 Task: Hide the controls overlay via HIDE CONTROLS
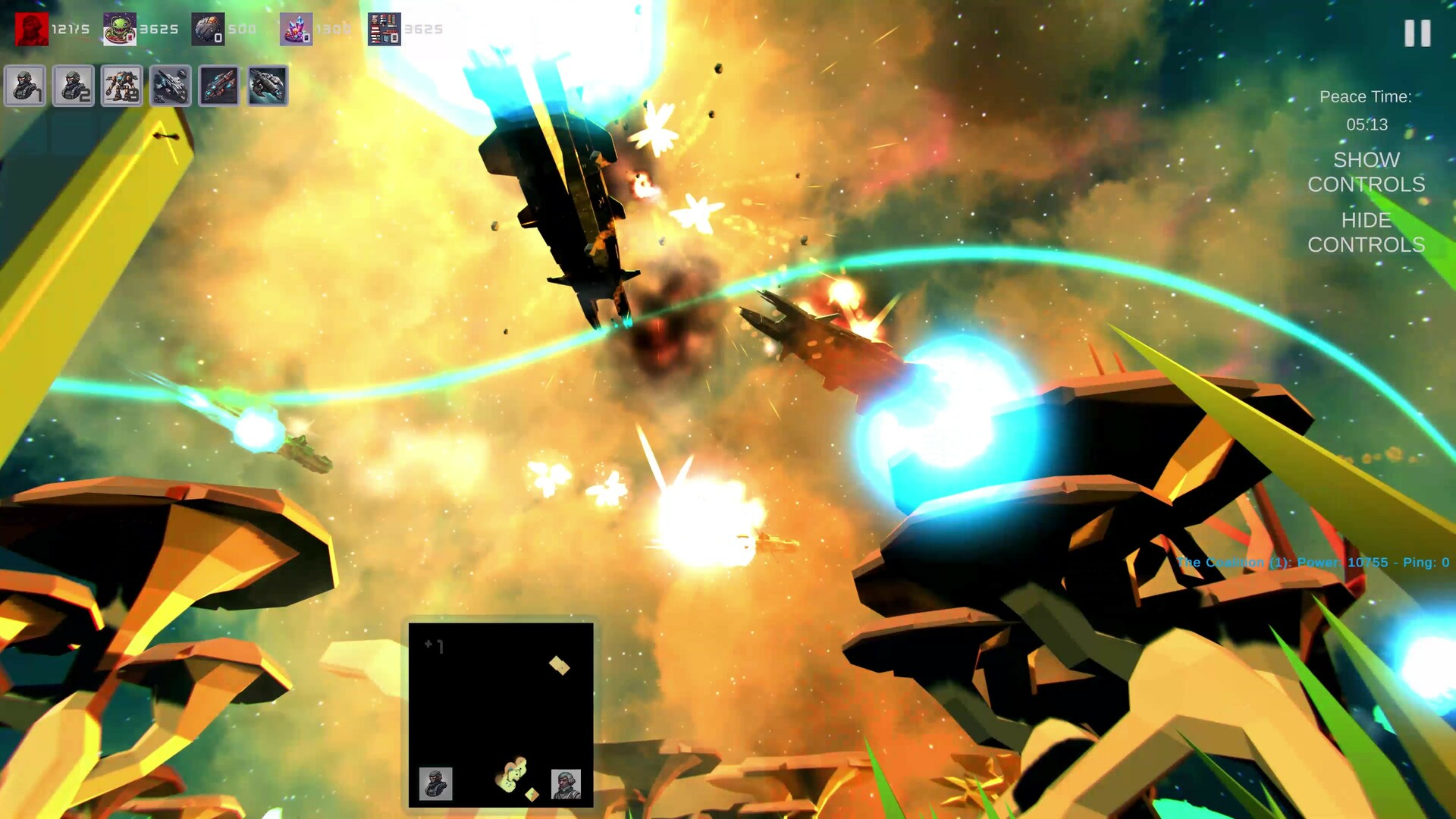(x=1365, y=233)
